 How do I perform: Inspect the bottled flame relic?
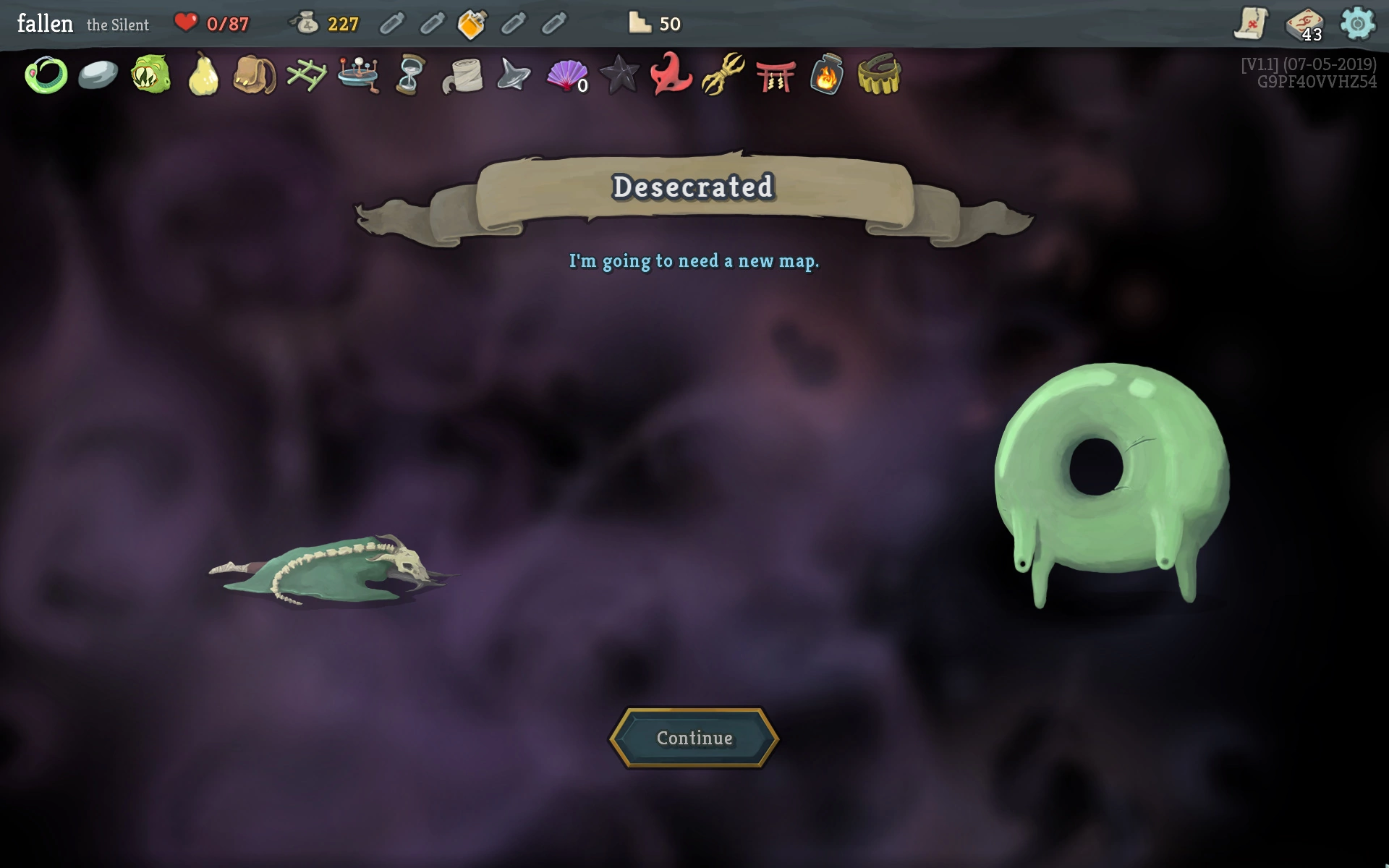pos(827,75)
